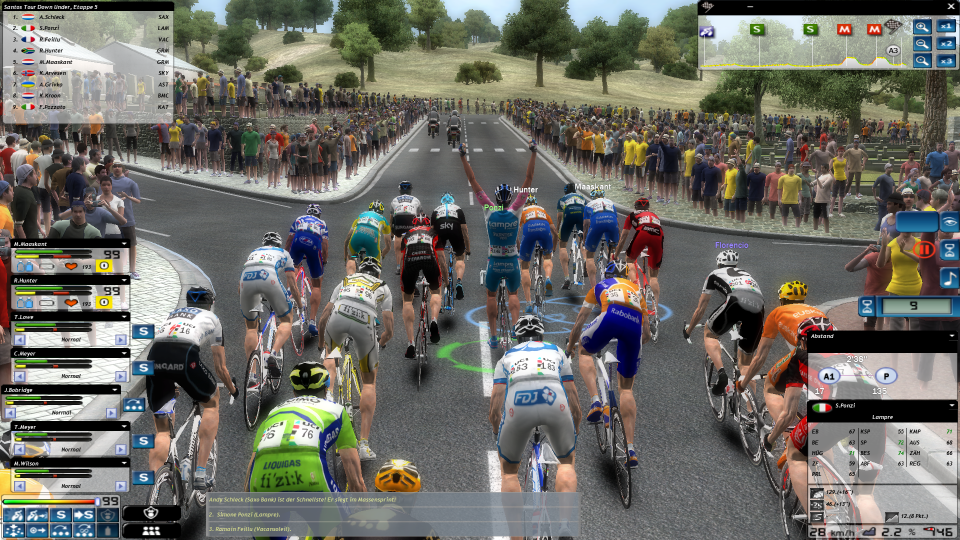Click the music note button
This screenshot has width=960, height=540.
tap(949, 278)
